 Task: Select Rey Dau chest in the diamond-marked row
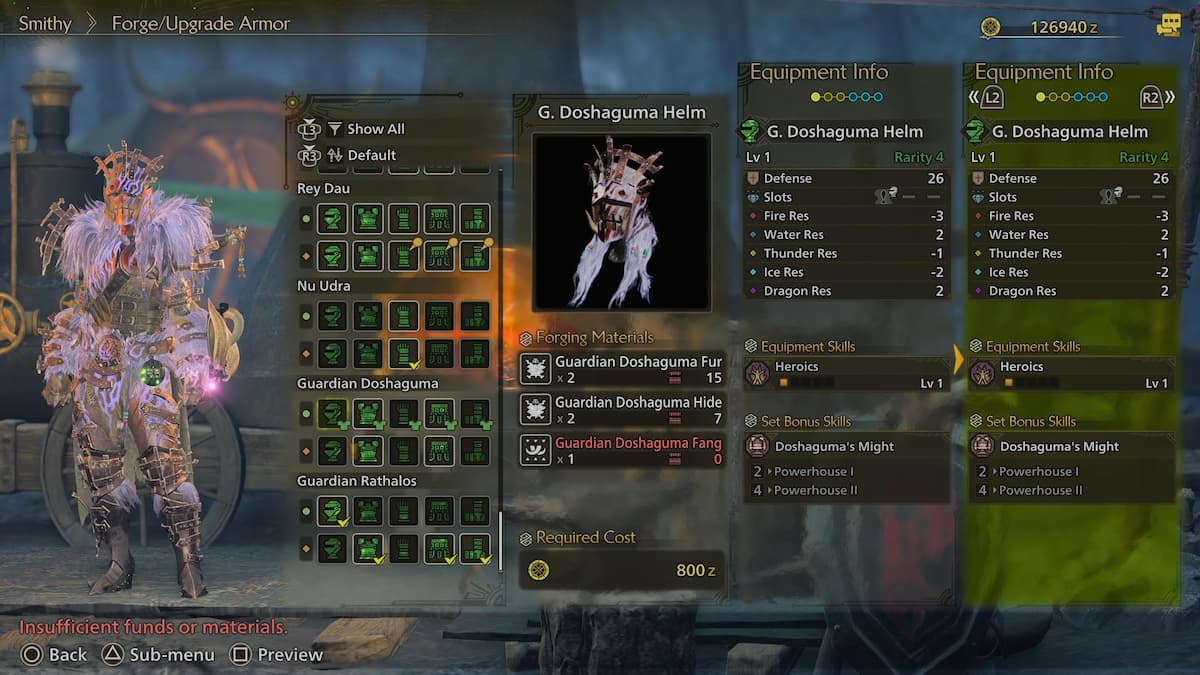pyautogui.click(x=368, y=256)
